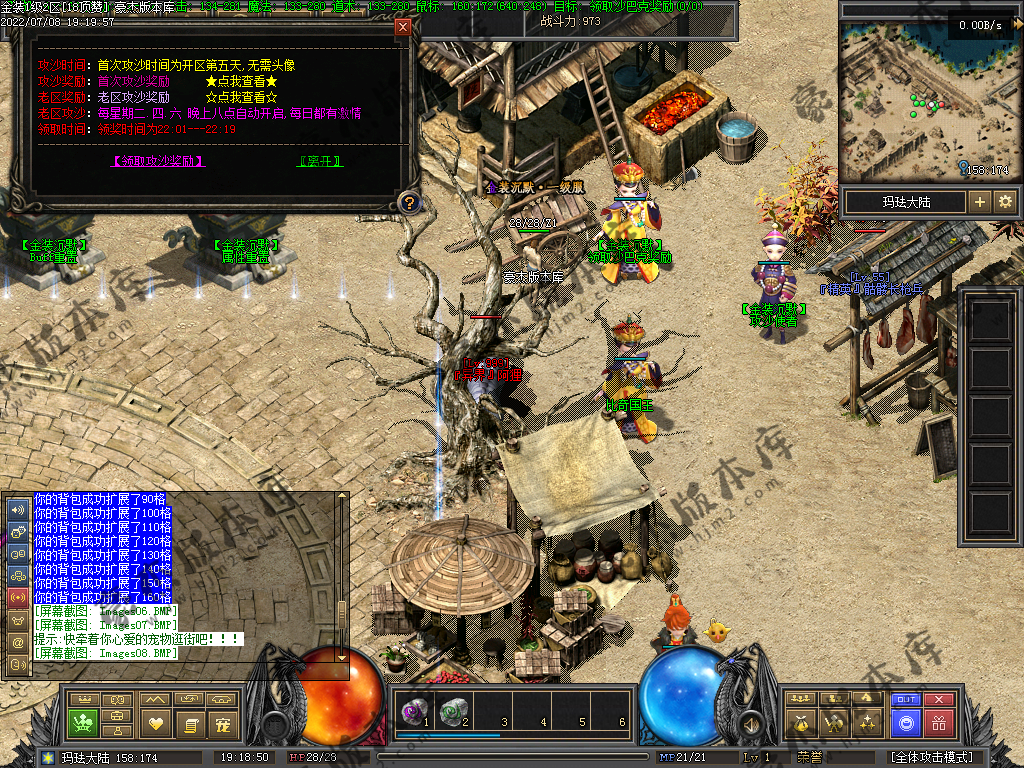Click the green crown button
Viewport: 1024px width, 768px height.
click(x=82, y=722)
